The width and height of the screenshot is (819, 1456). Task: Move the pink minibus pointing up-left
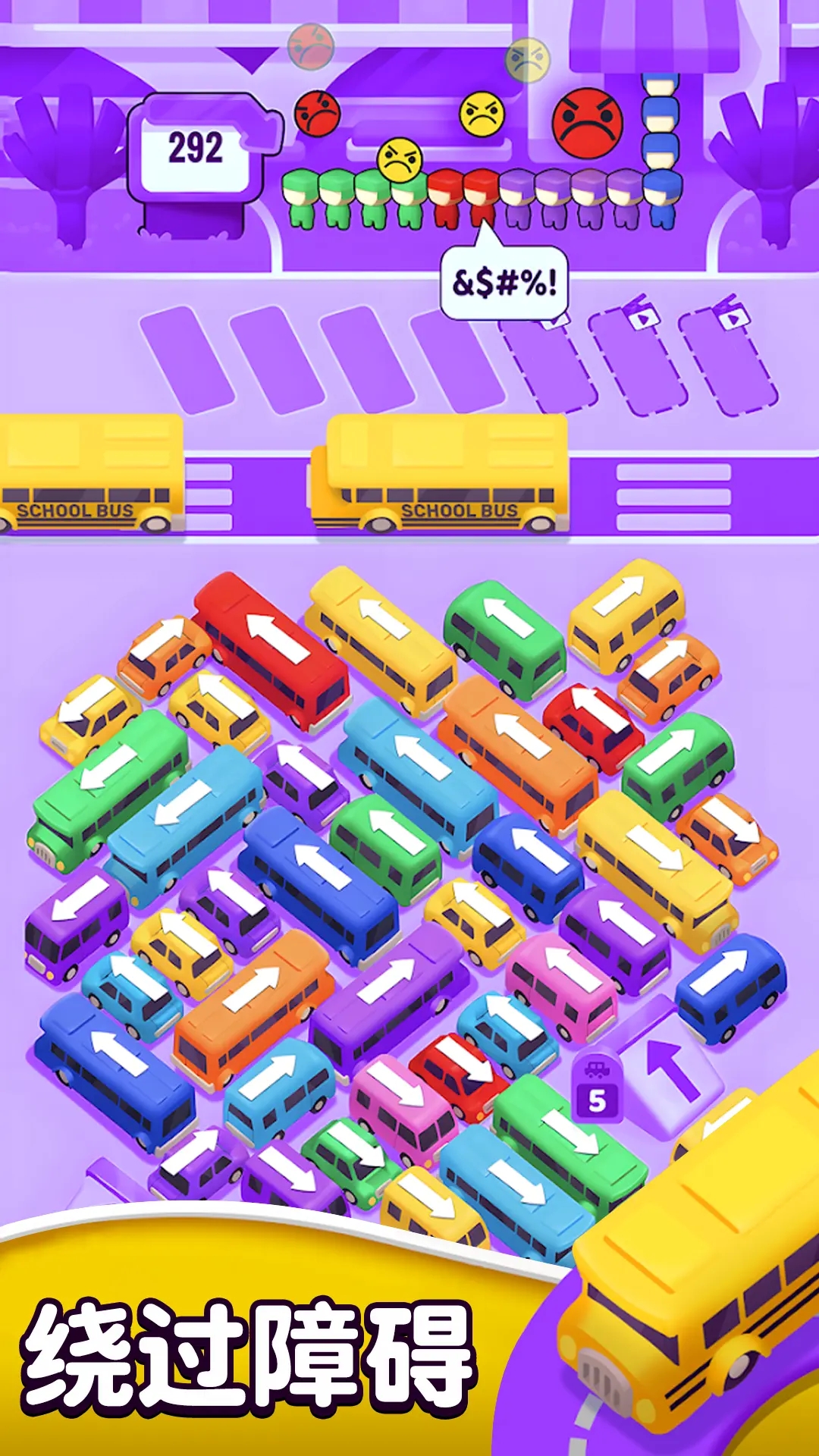click(x=561, y=984)
